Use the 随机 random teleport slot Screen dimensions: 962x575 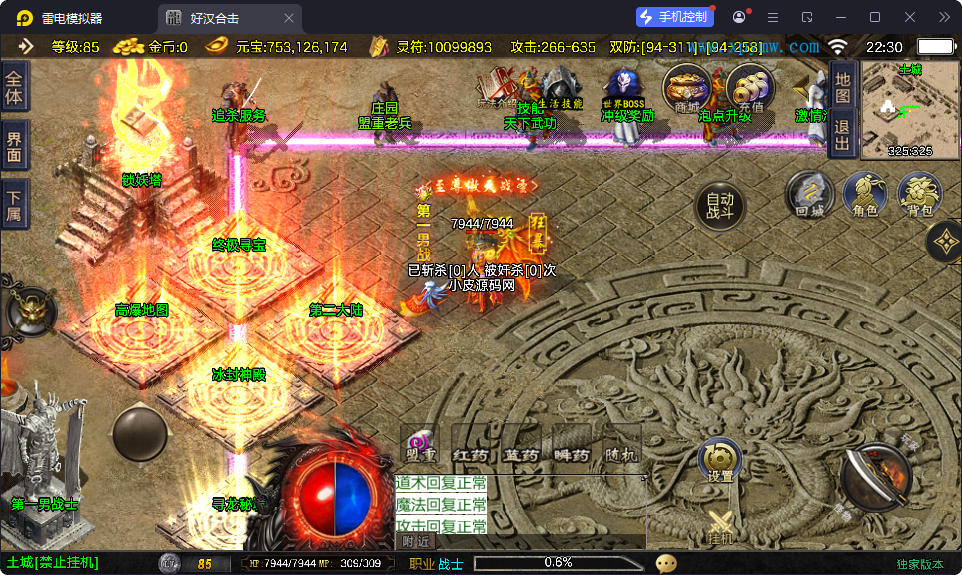620,445
